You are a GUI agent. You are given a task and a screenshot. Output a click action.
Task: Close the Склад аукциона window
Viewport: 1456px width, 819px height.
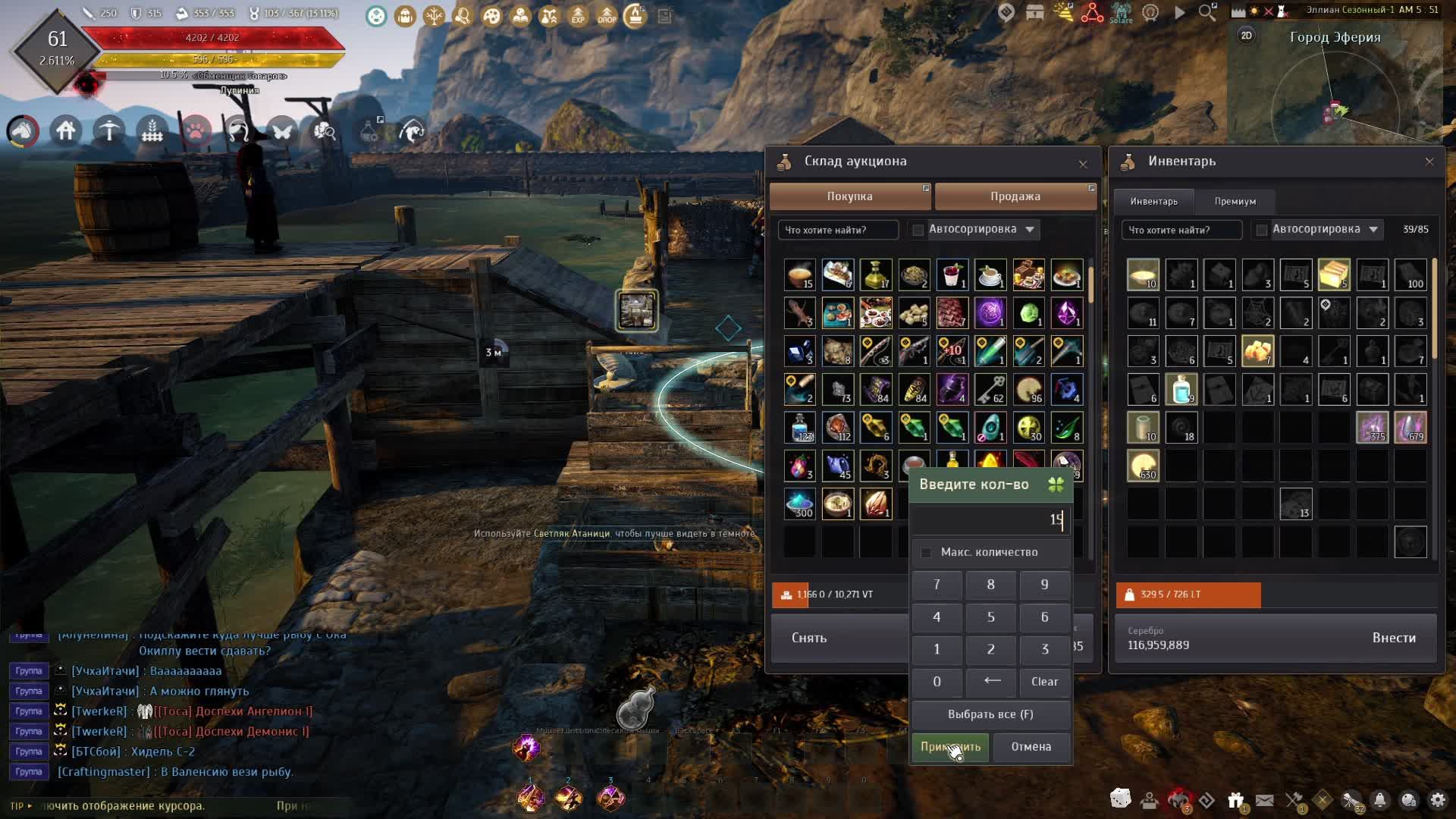pyautogui.click(x=1083, y=164)
